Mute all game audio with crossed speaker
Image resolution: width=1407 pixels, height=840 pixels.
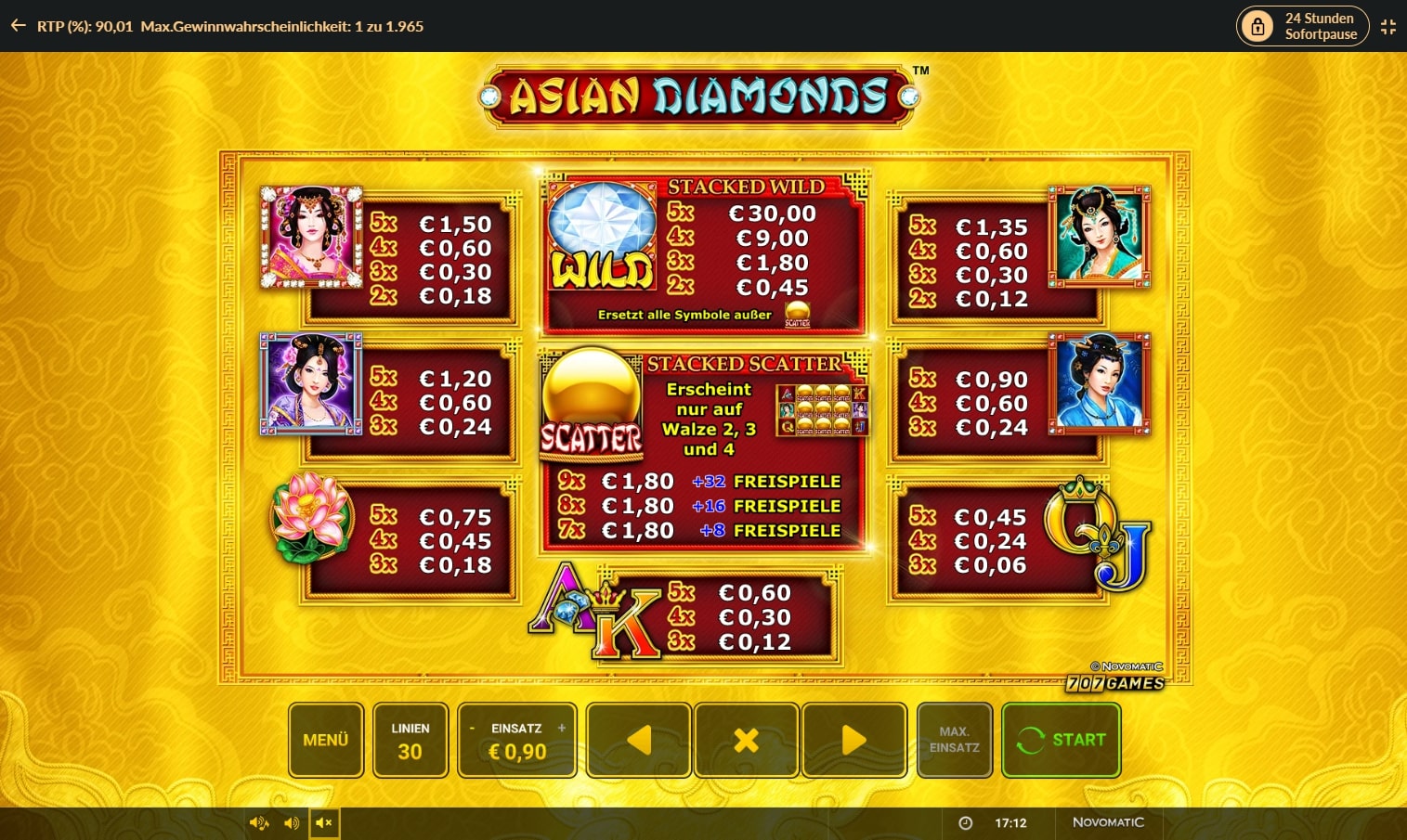click(x=324, y=822)
